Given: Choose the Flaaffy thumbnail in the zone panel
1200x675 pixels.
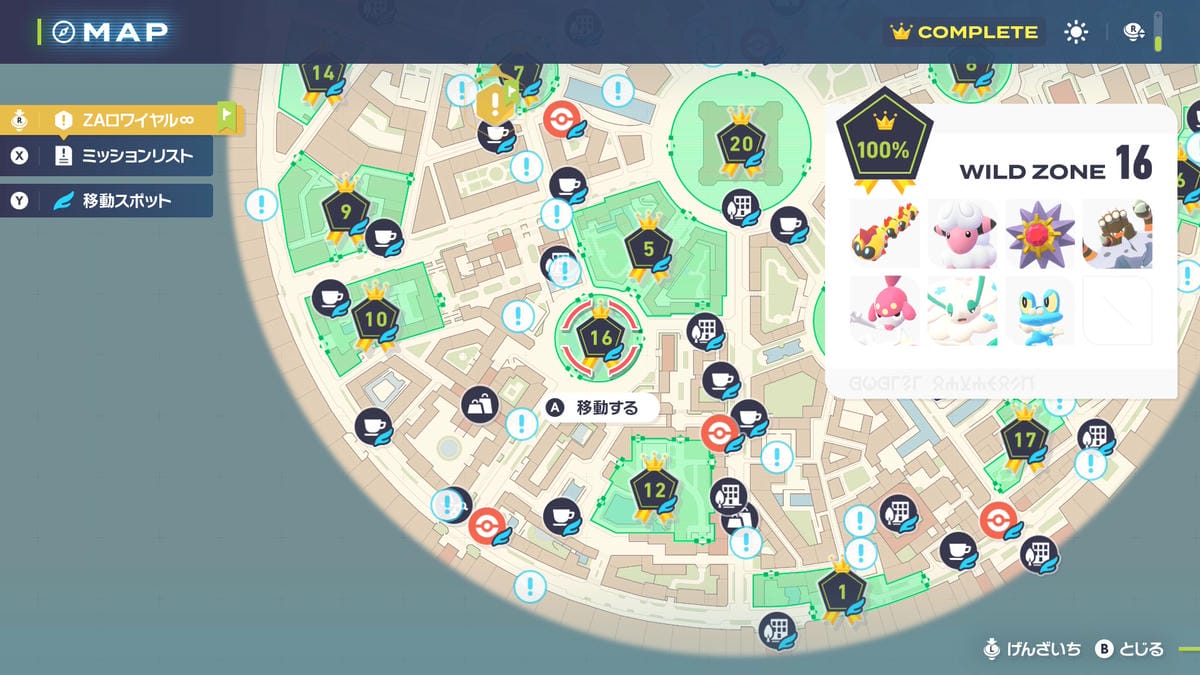Looking at the screenshot, I should [962, 233].
